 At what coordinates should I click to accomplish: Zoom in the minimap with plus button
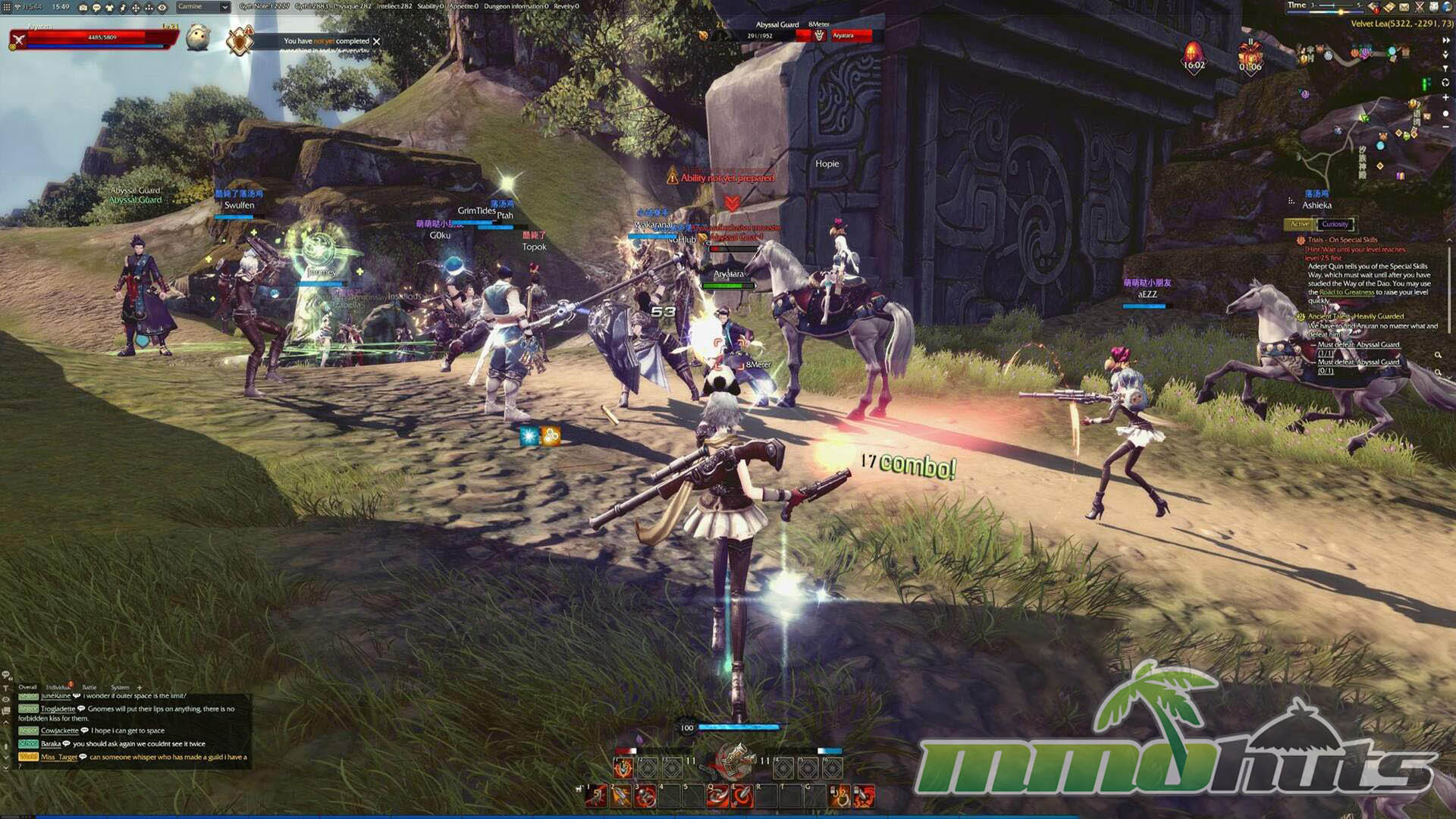pos(1445,98)
